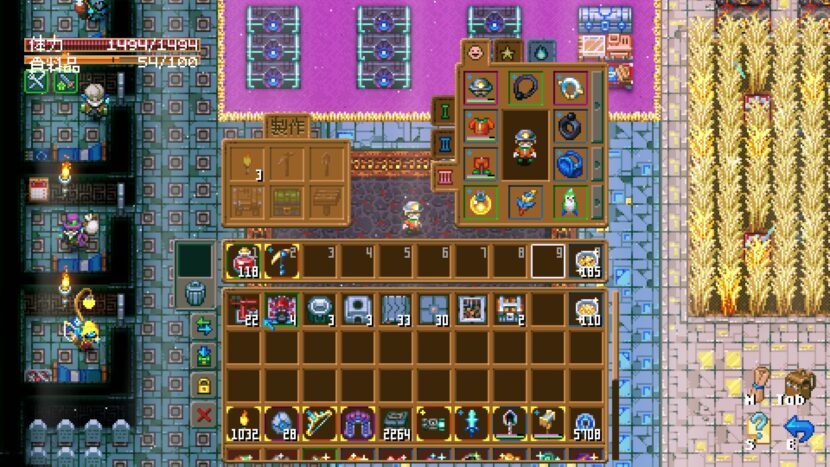The image size is (830, 467).
Task: Select the red potion in hotbar slot 1
Action: coord(242,260)
